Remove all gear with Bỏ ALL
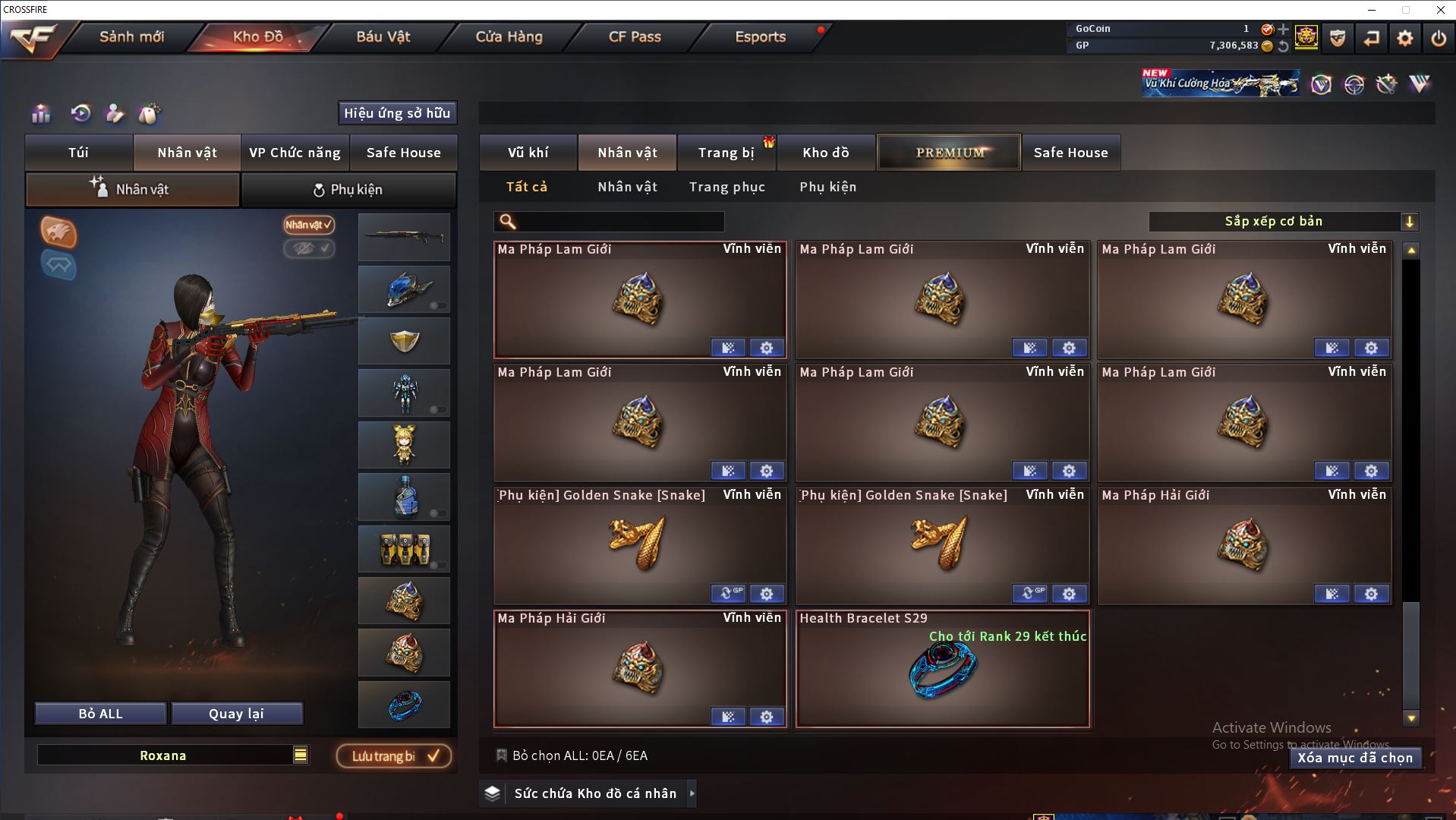1456x820 pixels. (100, 714)
